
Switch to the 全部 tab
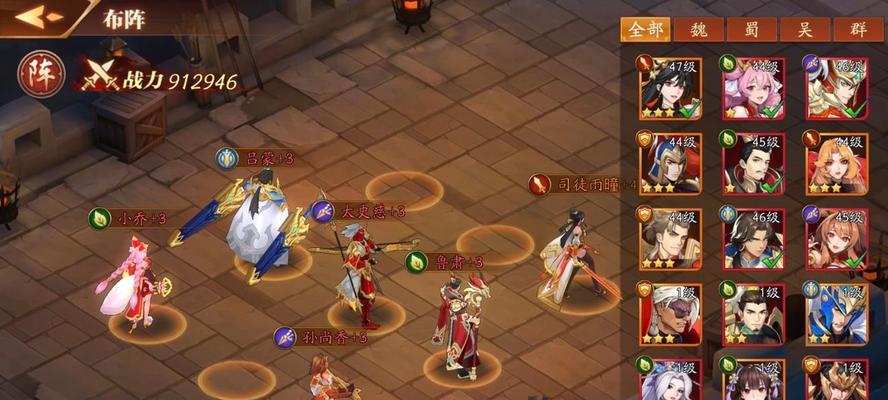coord(644,30)
